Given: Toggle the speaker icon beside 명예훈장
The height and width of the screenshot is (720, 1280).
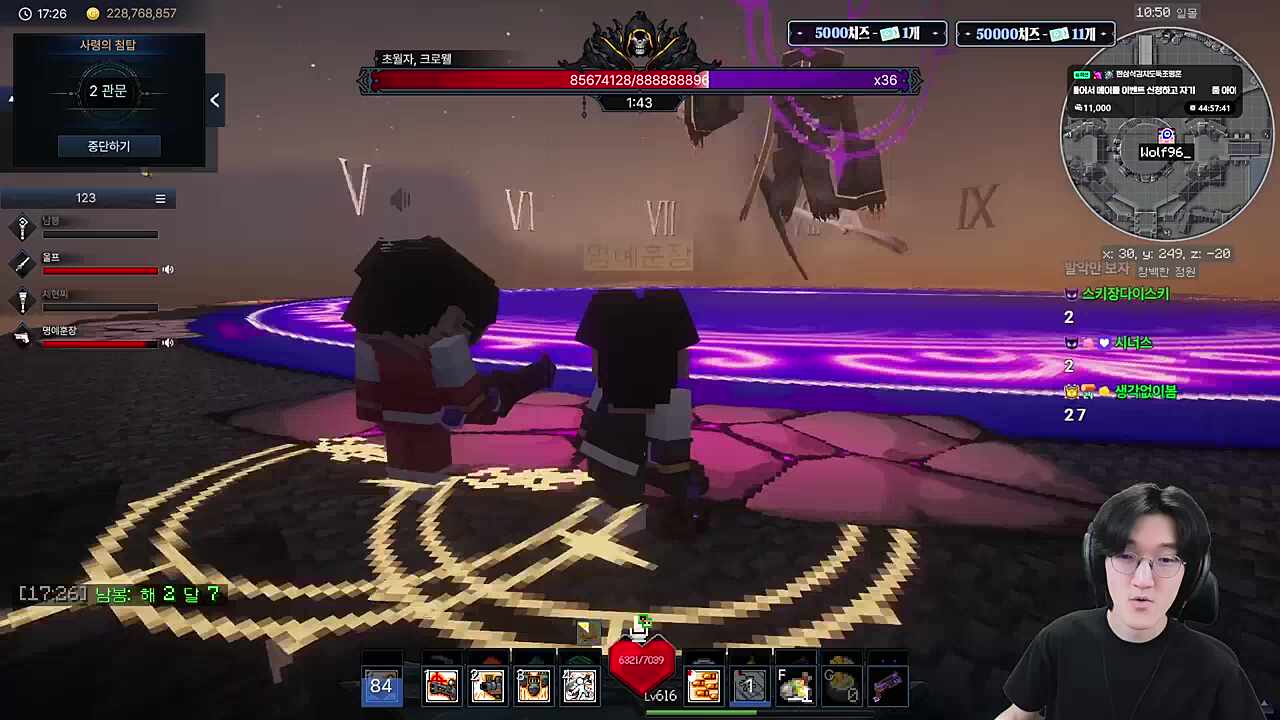Looking at the screenshot, I should click(x=168, y=343).
